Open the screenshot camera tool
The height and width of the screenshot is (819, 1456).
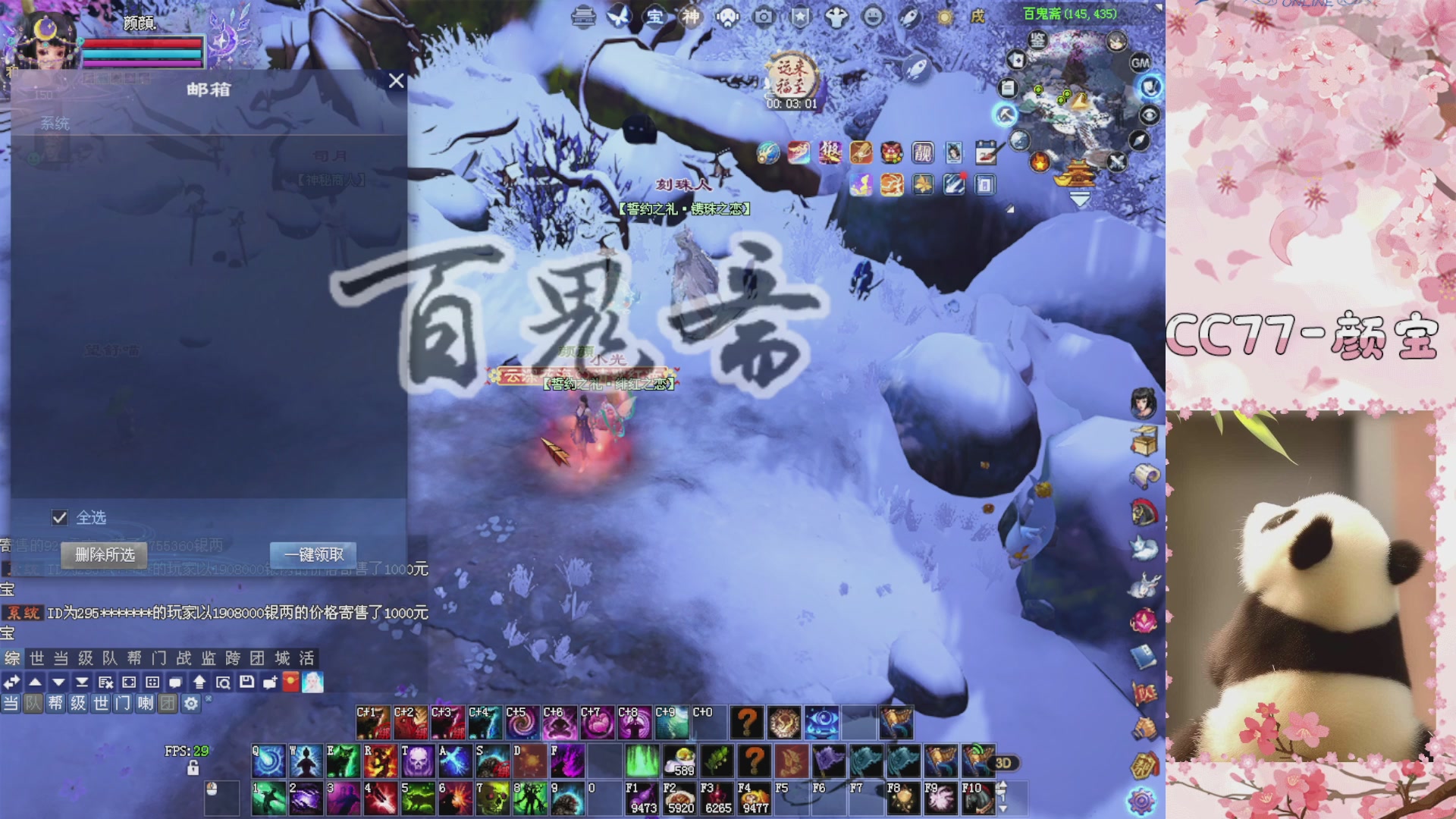click(x=764, y=15)
